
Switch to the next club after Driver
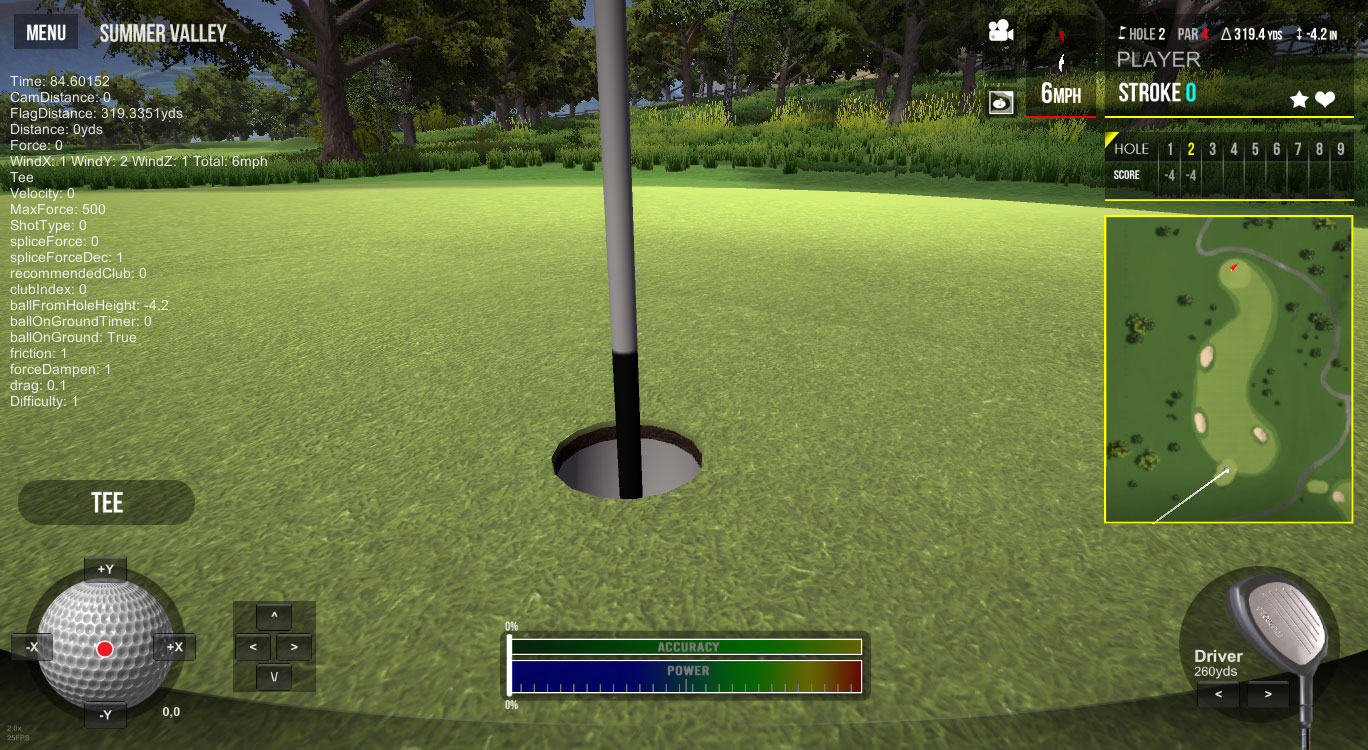click(x=1268, y=693)
